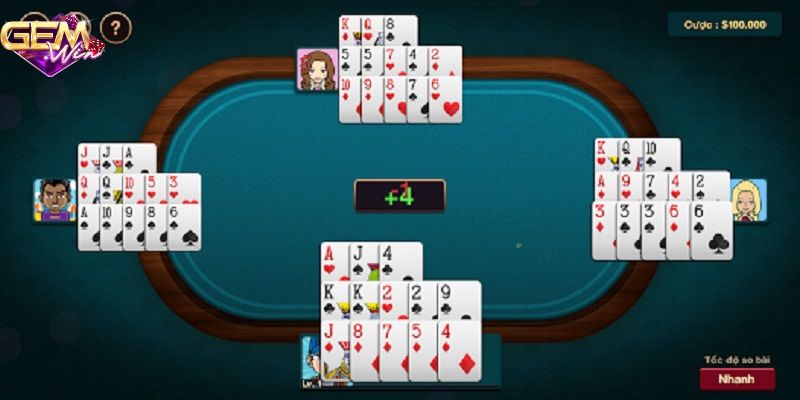Open the question mark help button
Image resolution: width=800 pixels, height=400 pixels.
click(x=116, y=27)
